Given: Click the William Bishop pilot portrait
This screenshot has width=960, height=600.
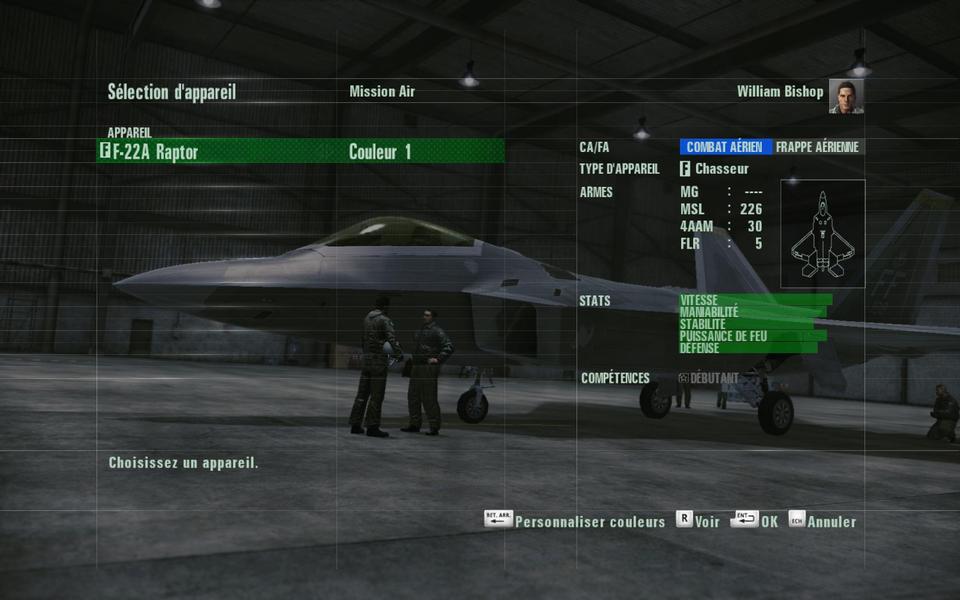Looking at the screenshot, I should [846, 96].
